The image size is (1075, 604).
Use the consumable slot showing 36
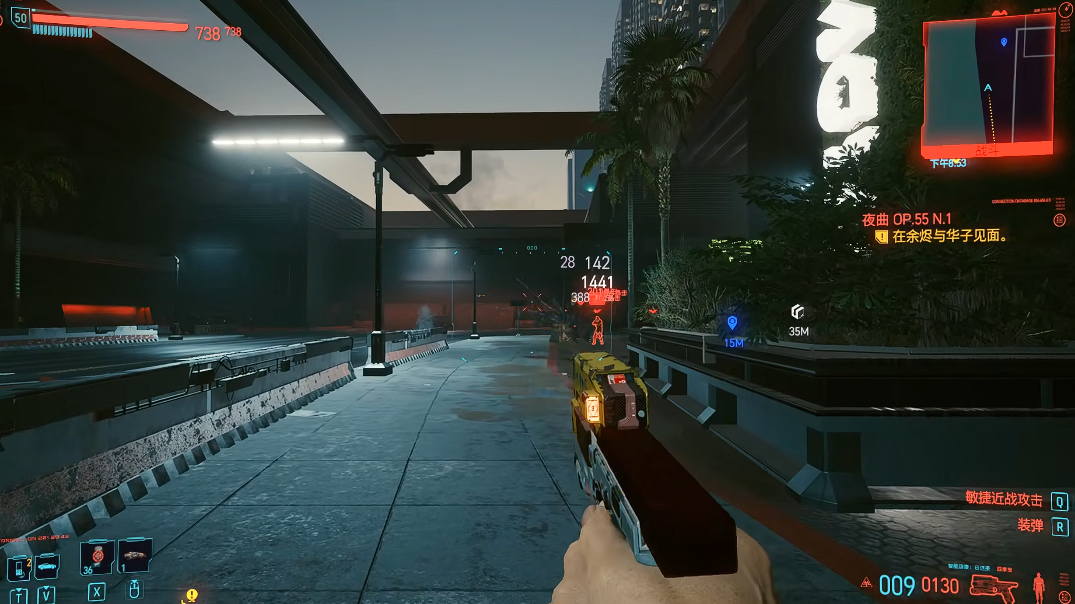[97, 557]
